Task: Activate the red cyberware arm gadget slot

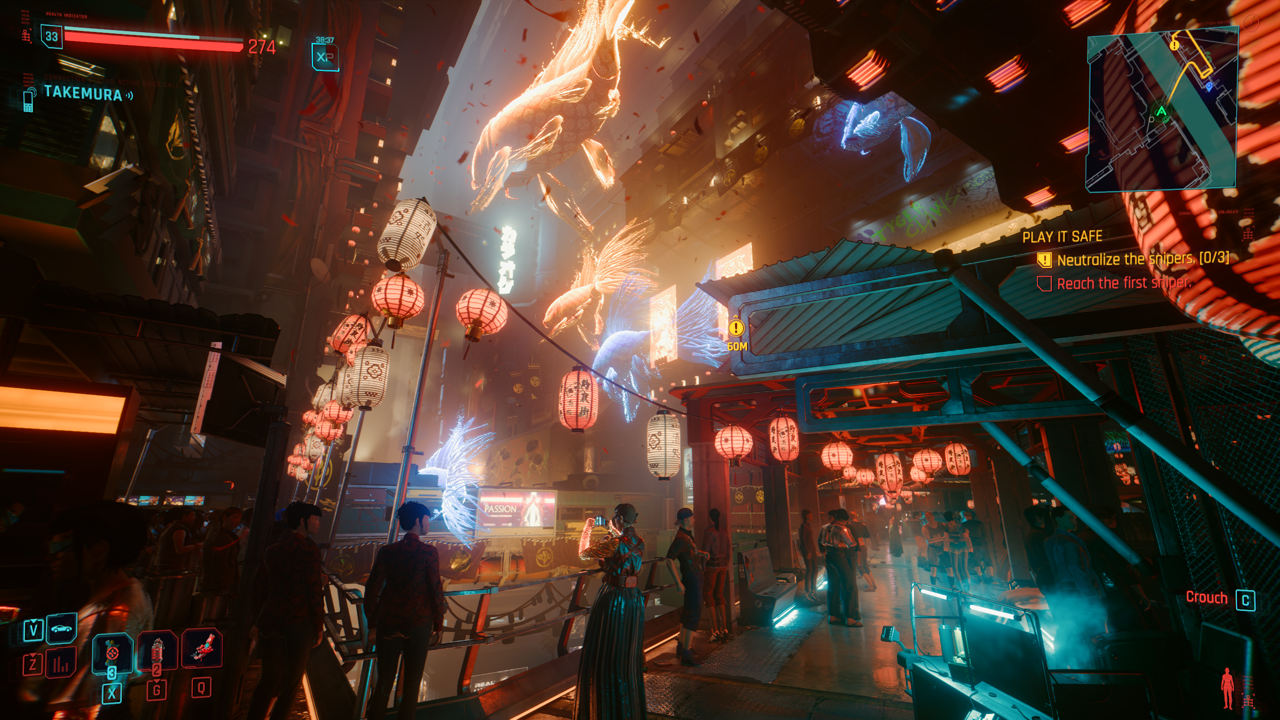Action: 202,648
